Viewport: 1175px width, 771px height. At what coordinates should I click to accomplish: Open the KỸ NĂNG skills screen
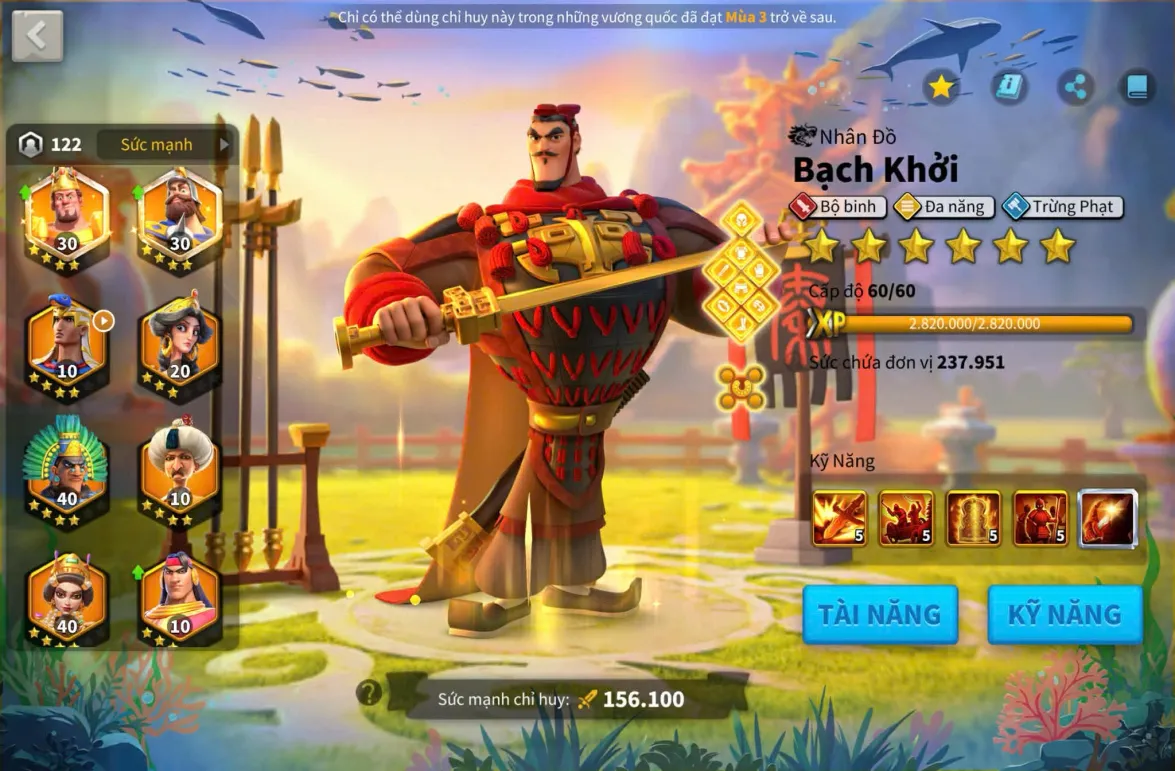click(1065, 613)
